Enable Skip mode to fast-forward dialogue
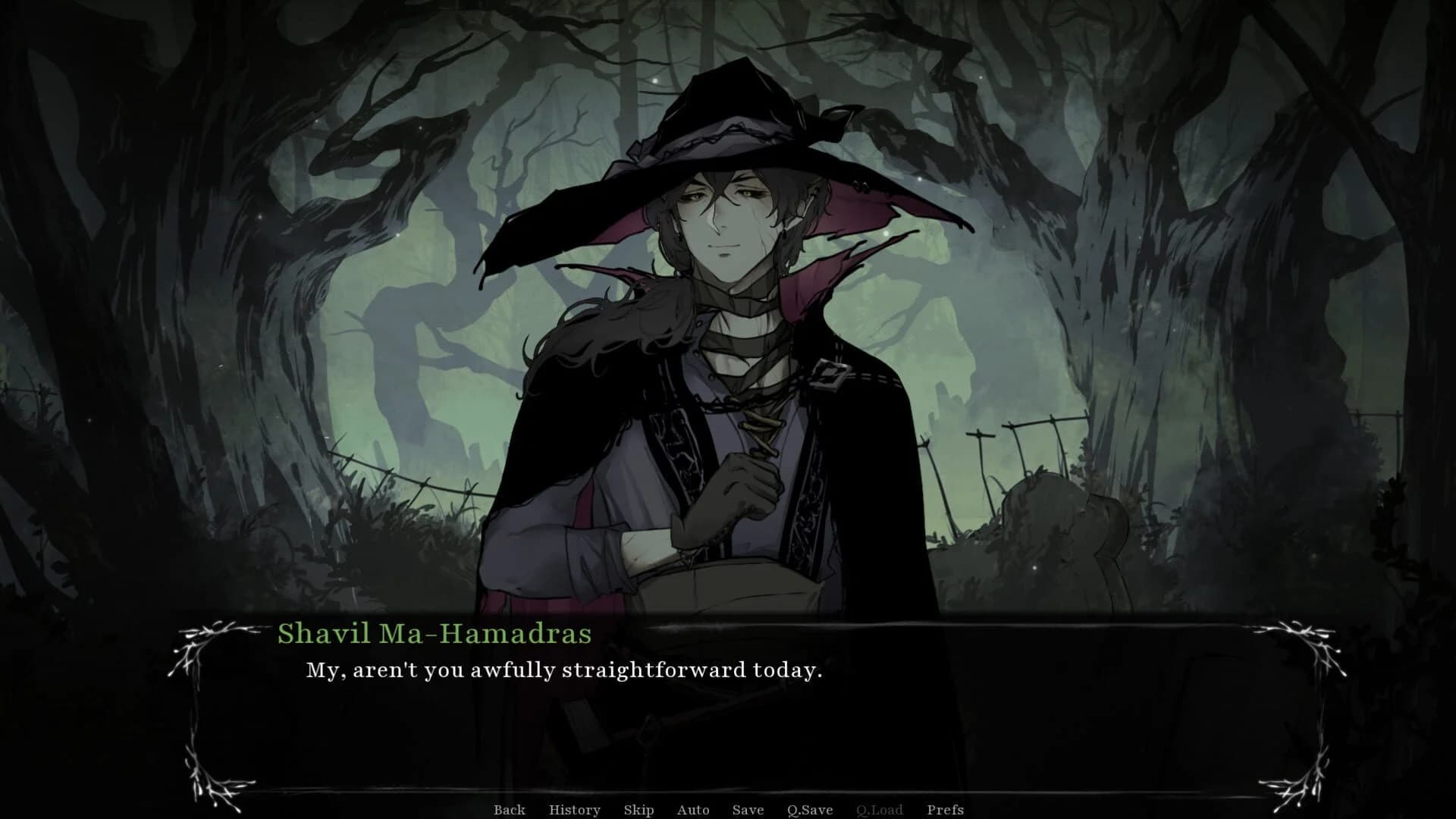The width and height of the screenshot is (1456, 819). [x=638, y=810]
